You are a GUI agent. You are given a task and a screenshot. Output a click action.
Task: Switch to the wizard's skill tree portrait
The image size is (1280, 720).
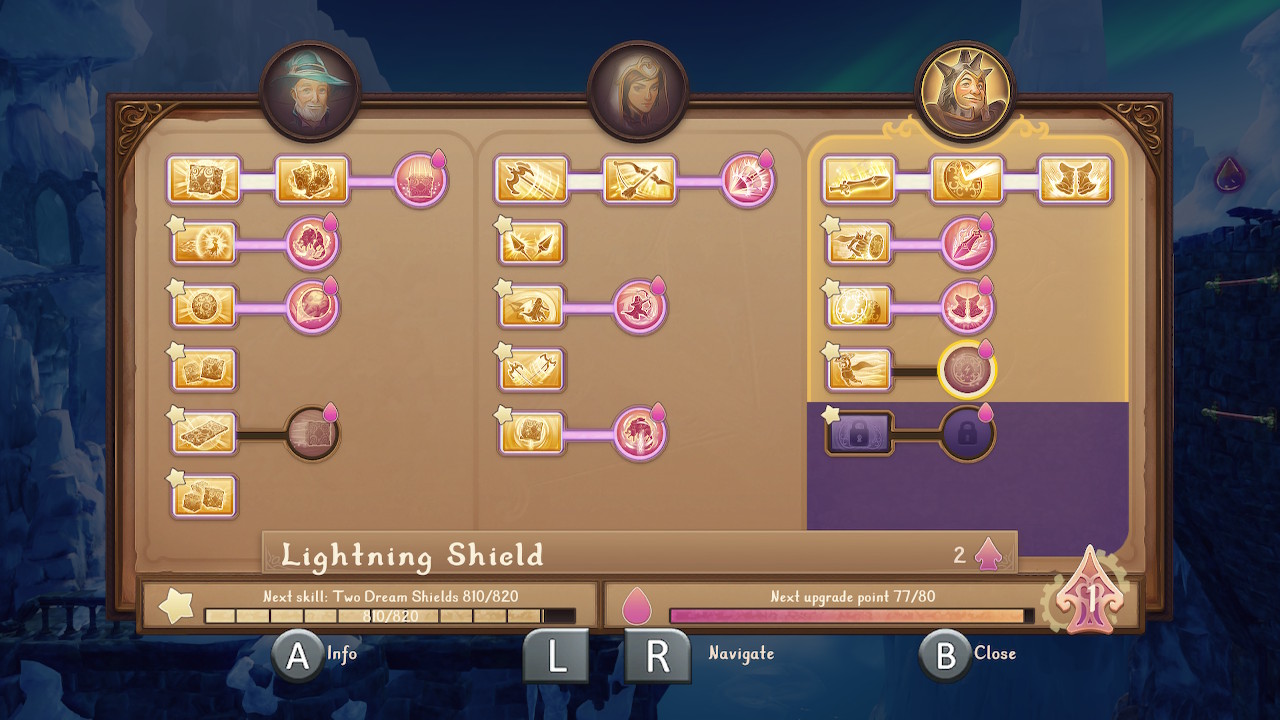click(310, 91)
